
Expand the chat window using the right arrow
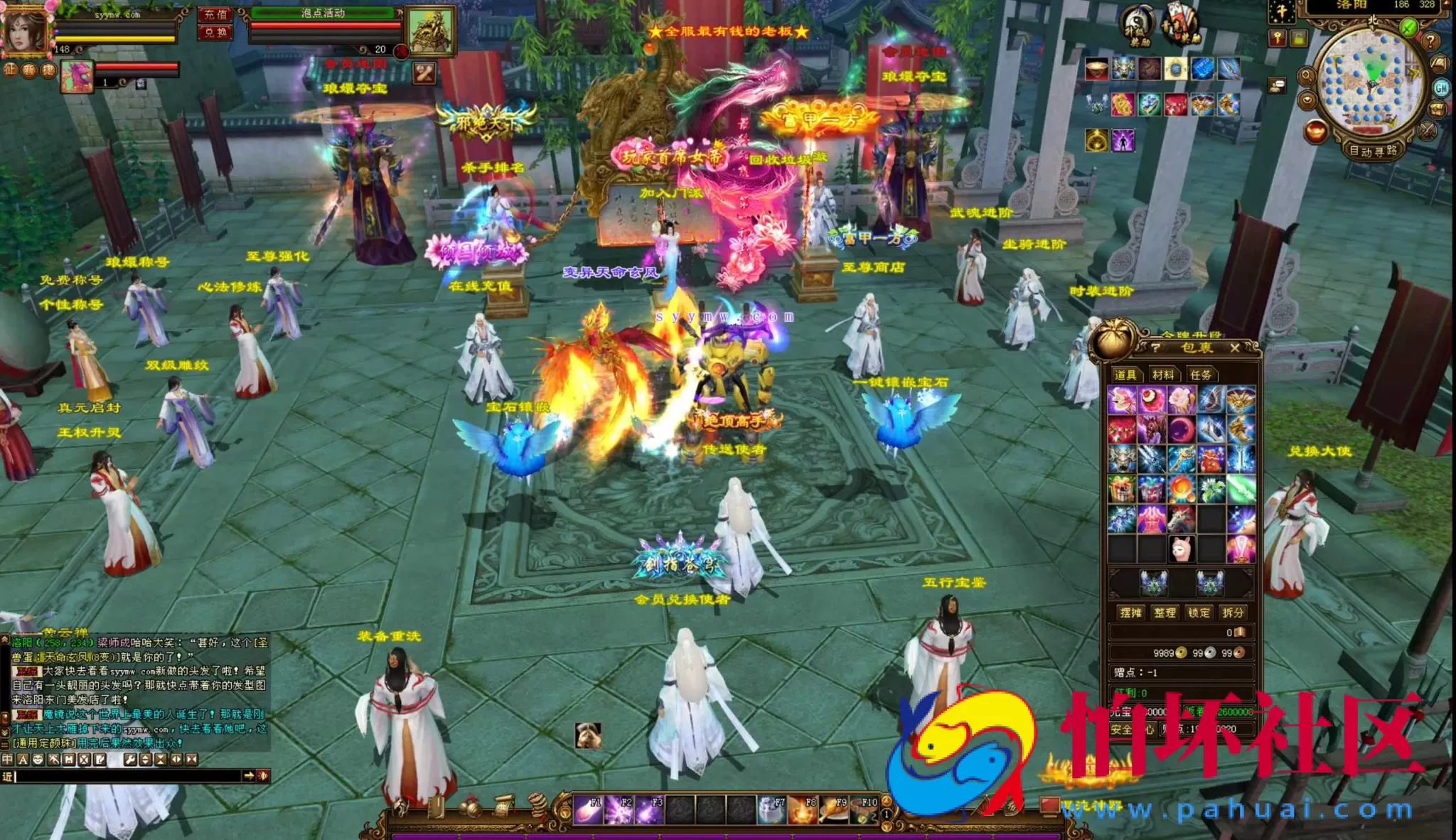tap(250, 775)
